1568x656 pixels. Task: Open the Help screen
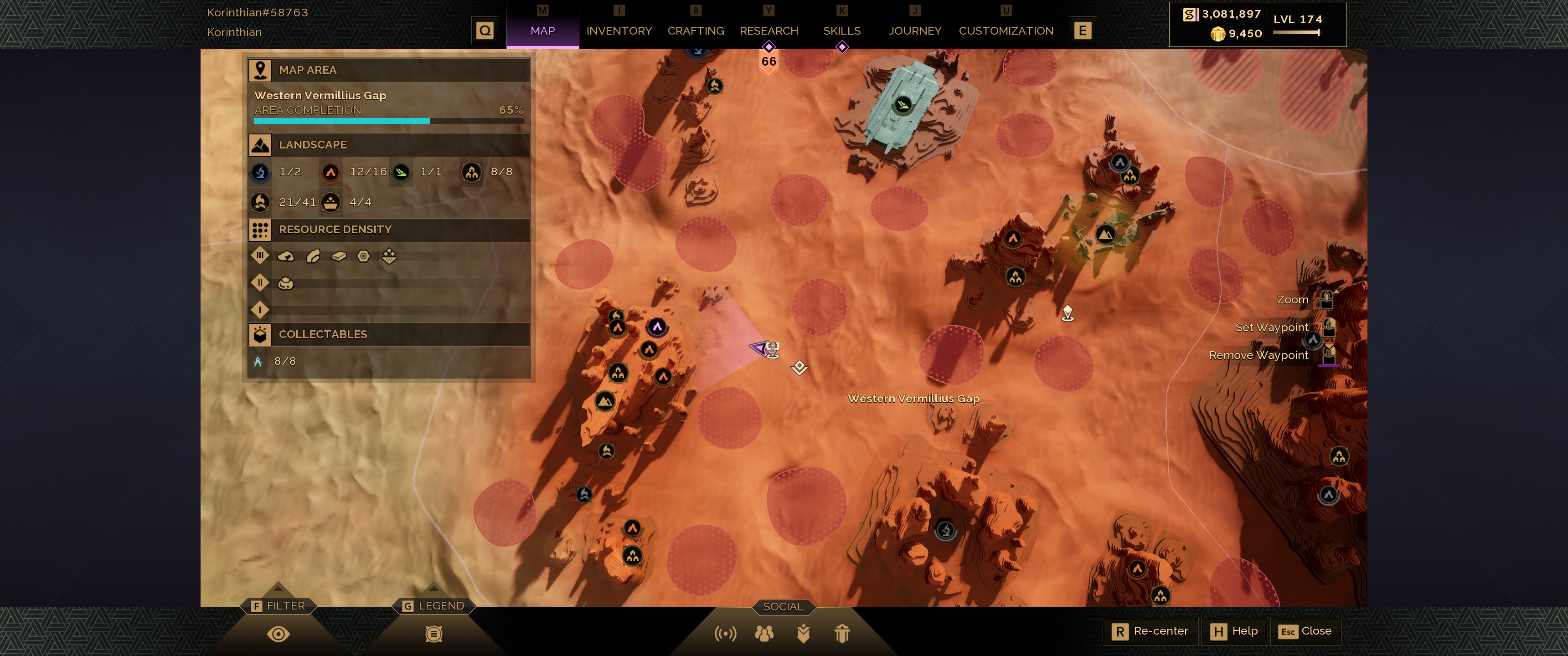[x=1234, y=631]
